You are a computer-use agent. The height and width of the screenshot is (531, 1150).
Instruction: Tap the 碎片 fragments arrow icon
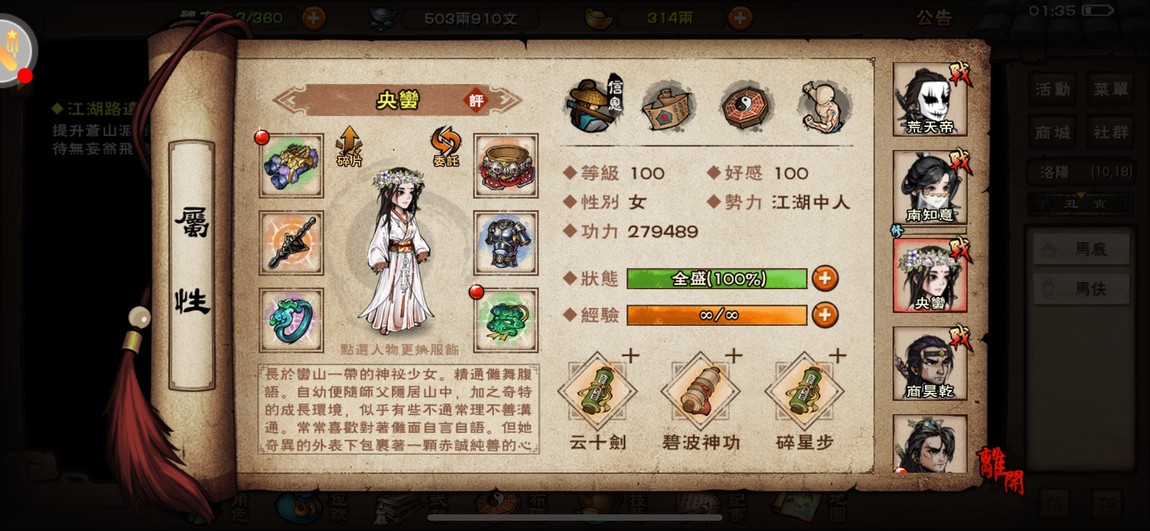(x=349, y=147)
